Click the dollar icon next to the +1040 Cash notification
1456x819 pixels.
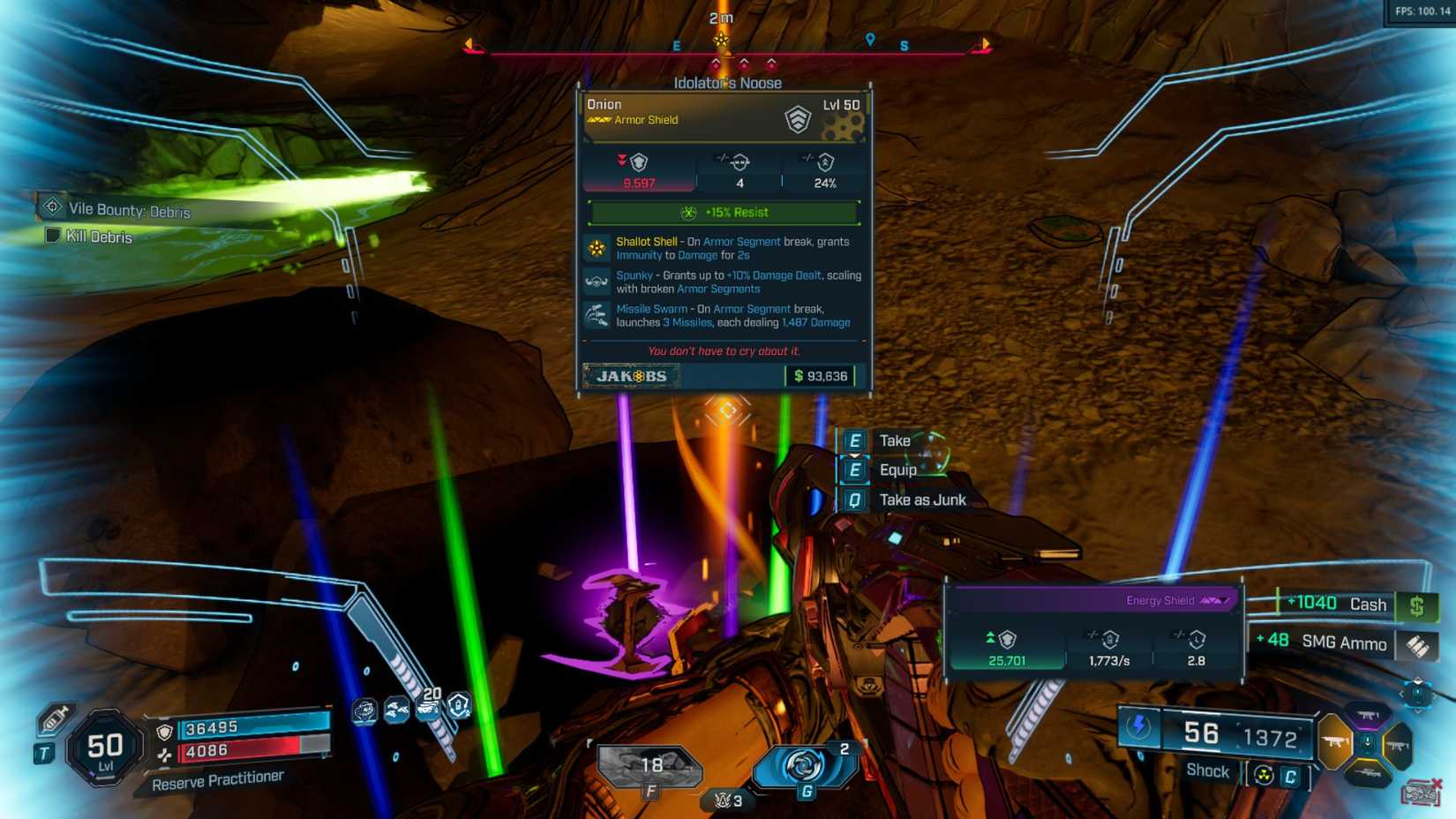click(x=1418, y=605)
